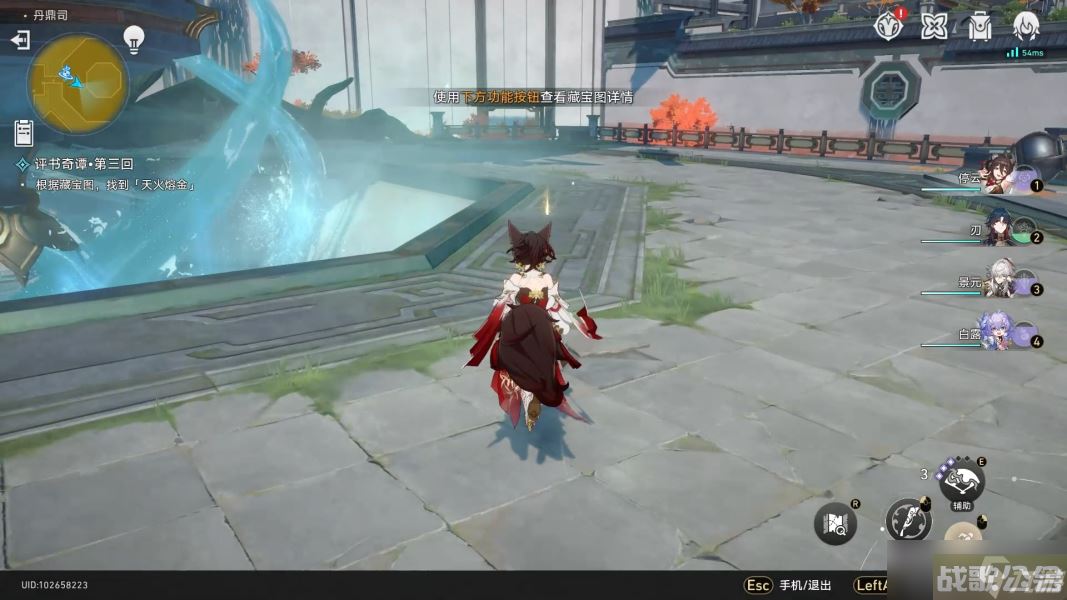Viewport: 1067px width, 600px height.
Task: Open the lightbulb hint icon
Action: click(134, 38)
